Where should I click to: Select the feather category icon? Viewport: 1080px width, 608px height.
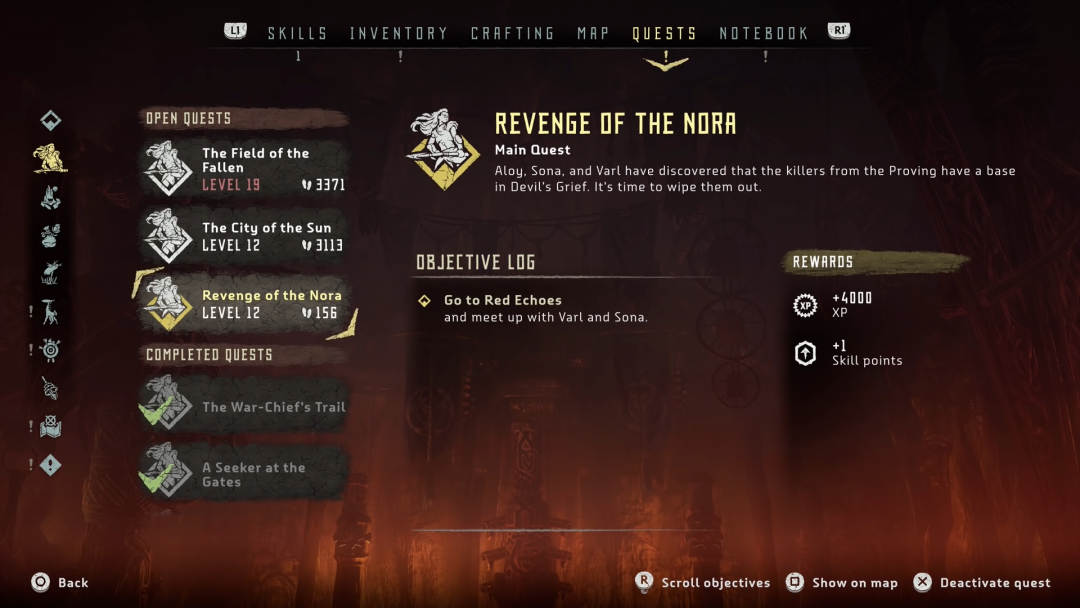(50, 388)
